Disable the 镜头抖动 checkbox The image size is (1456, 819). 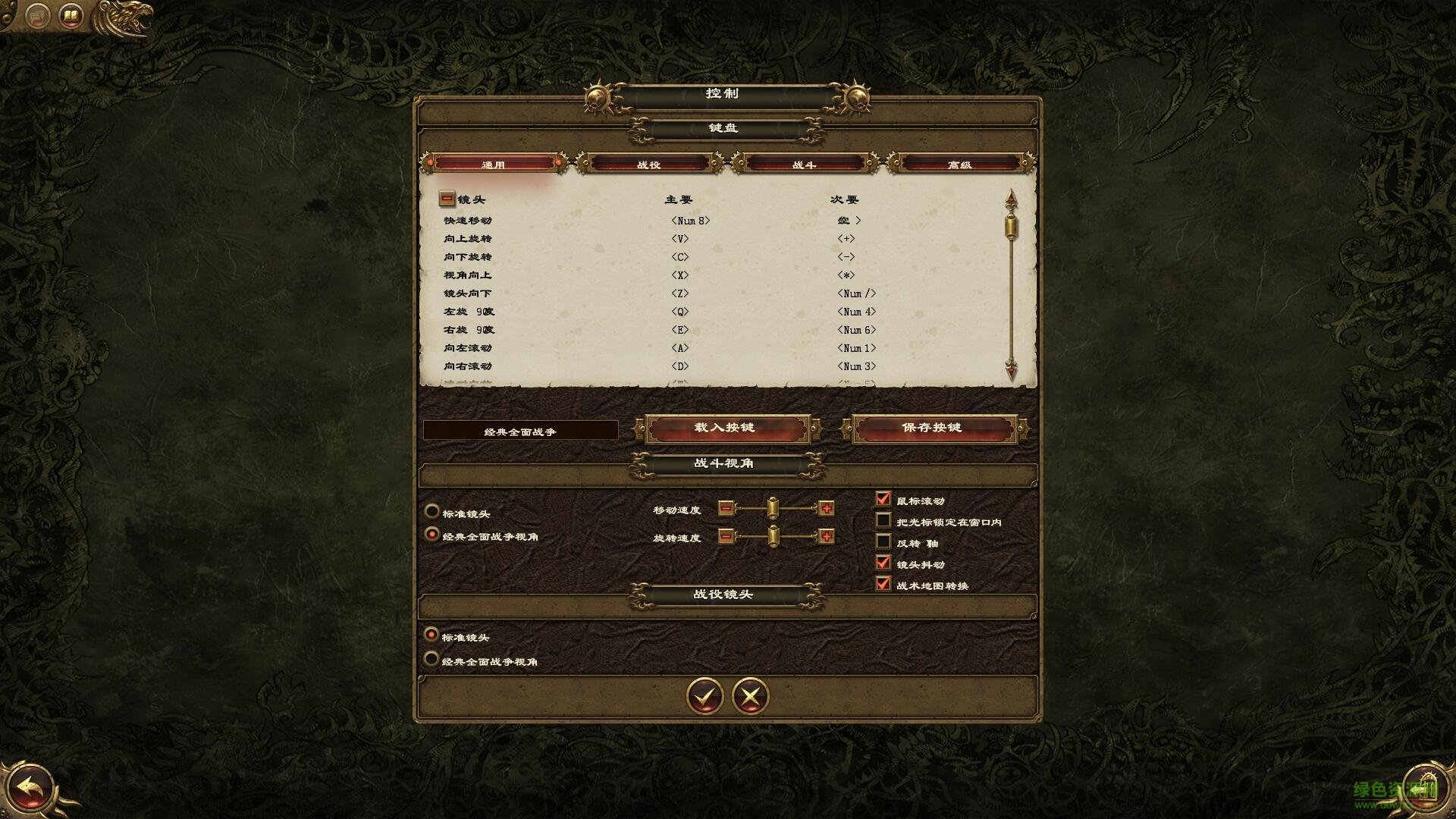click(x=884, y=563)
